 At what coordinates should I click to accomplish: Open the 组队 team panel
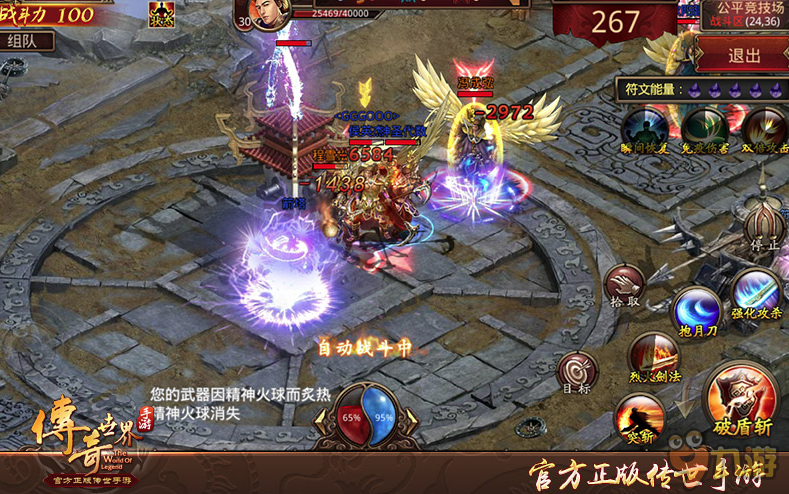pos(28,41)
